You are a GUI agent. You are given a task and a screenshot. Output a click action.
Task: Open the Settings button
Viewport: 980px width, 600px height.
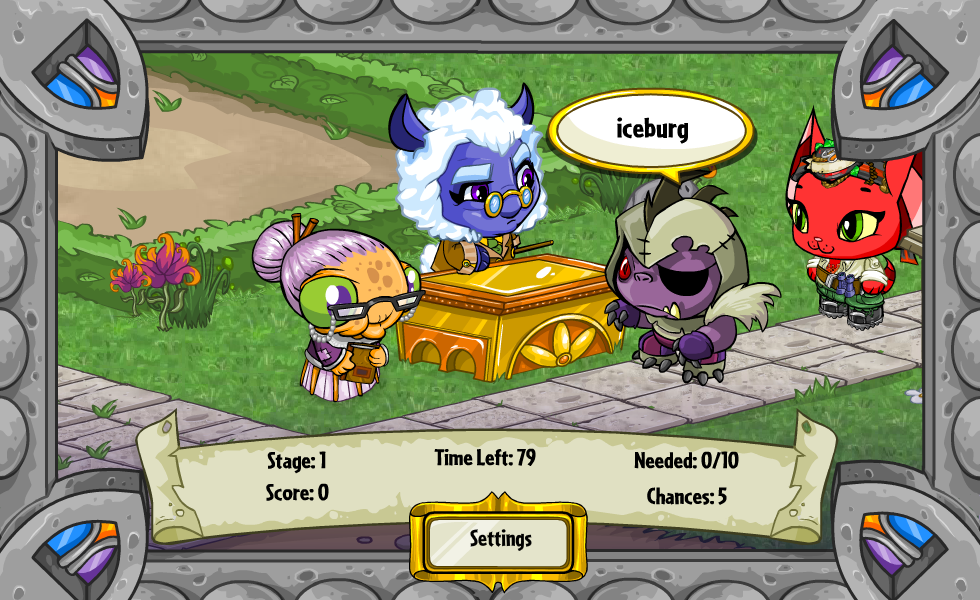coord(499,541)
